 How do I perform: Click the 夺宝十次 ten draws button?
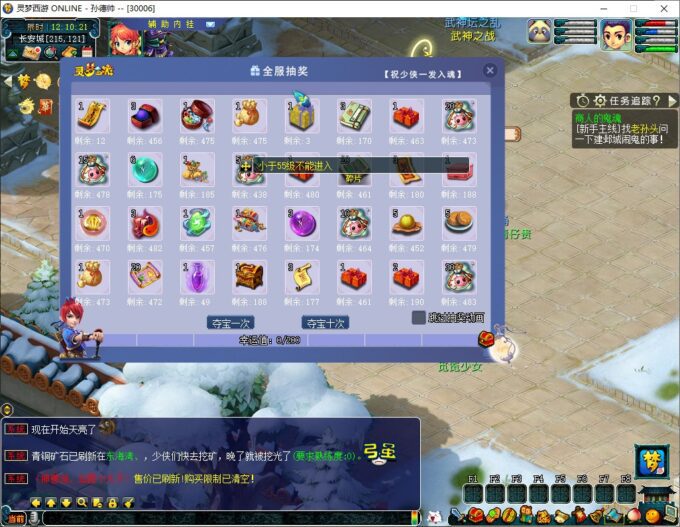point(326,323)
